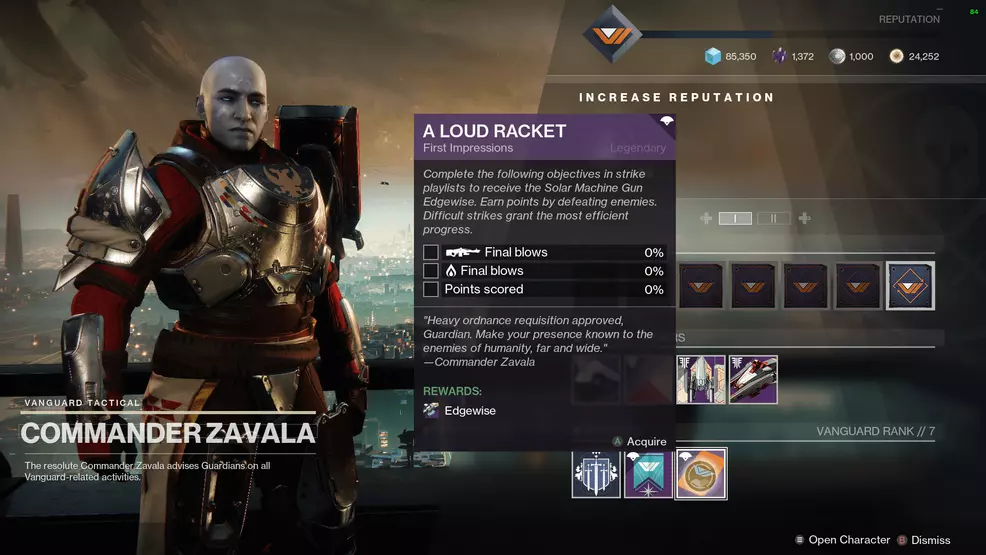Select the white starship reward item
Image resolution: width=986 pixels, height=555 pixels.
pos(701,379)
